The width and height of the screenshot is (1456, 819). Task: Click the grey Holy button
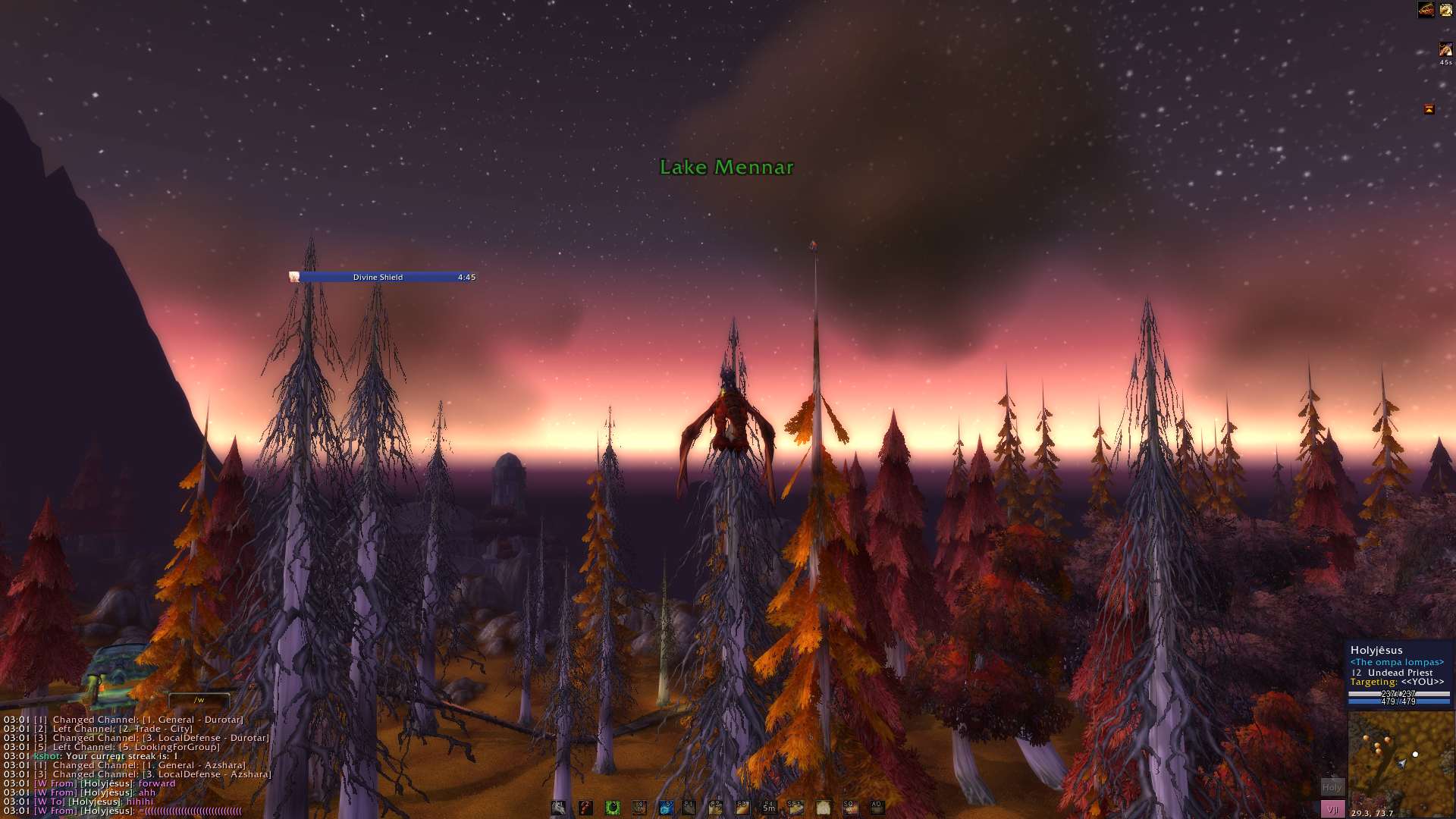(1332, 787)
